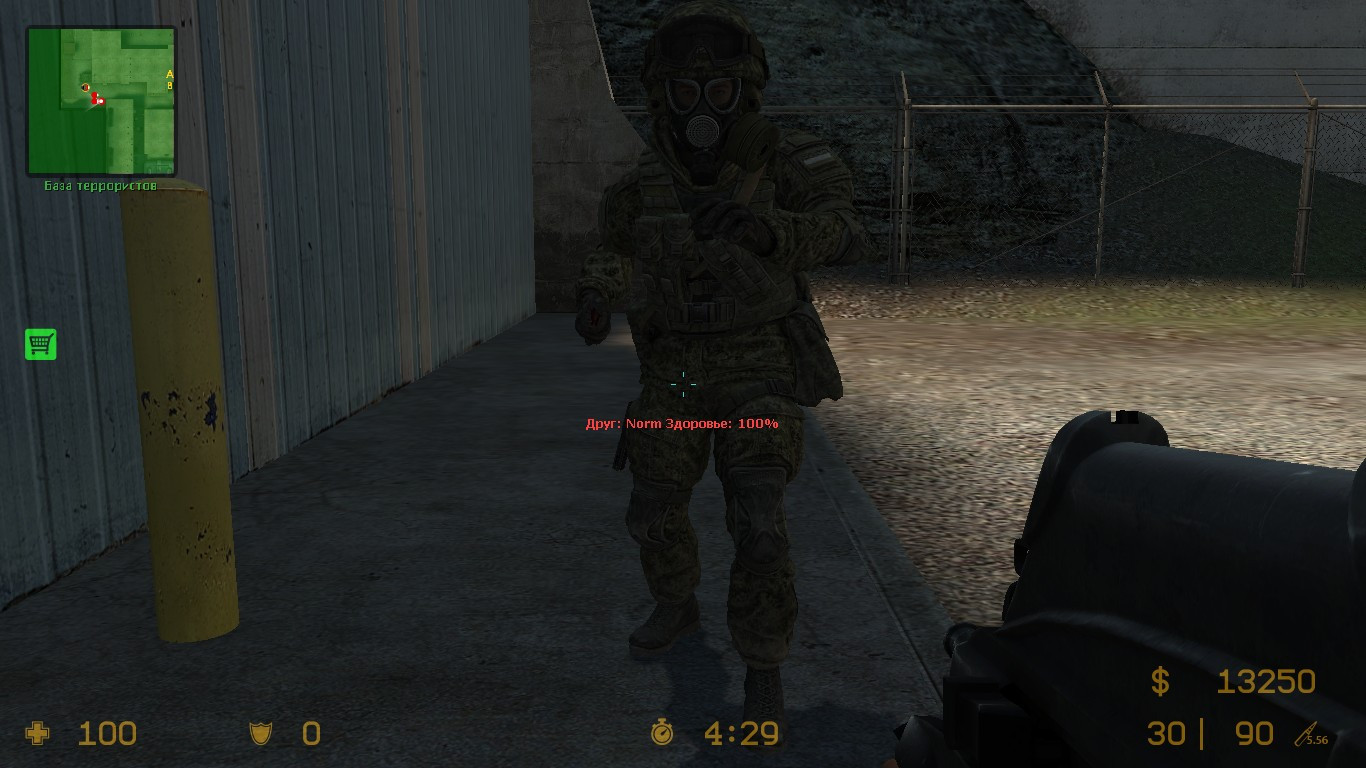
Task: Select the ammo counter 30 | 90
Action: pos(1210,734)
